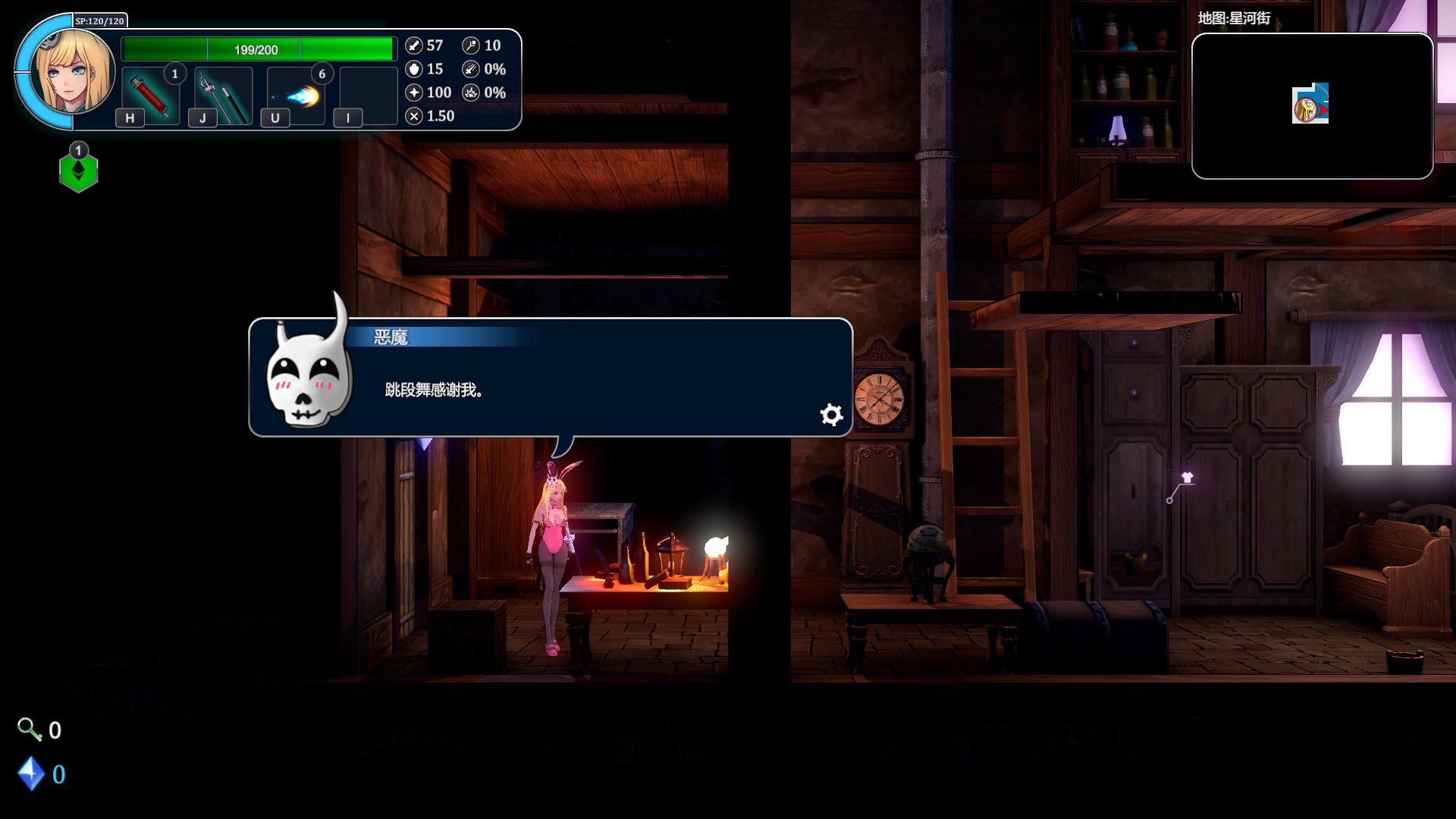1456x819 pixels.
Task: Click the green hexagon buff icon
Action: click(78, 172)
